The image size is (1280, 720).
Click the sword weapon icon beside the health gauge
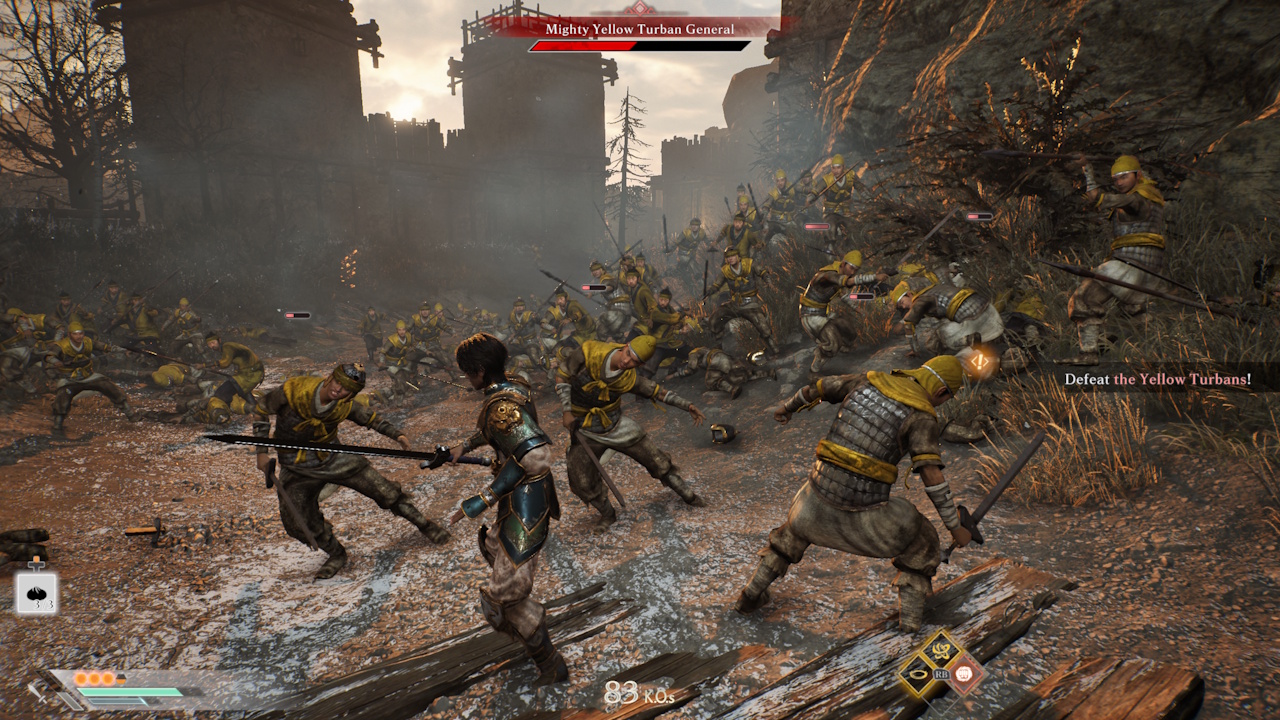tap(39, 694)
